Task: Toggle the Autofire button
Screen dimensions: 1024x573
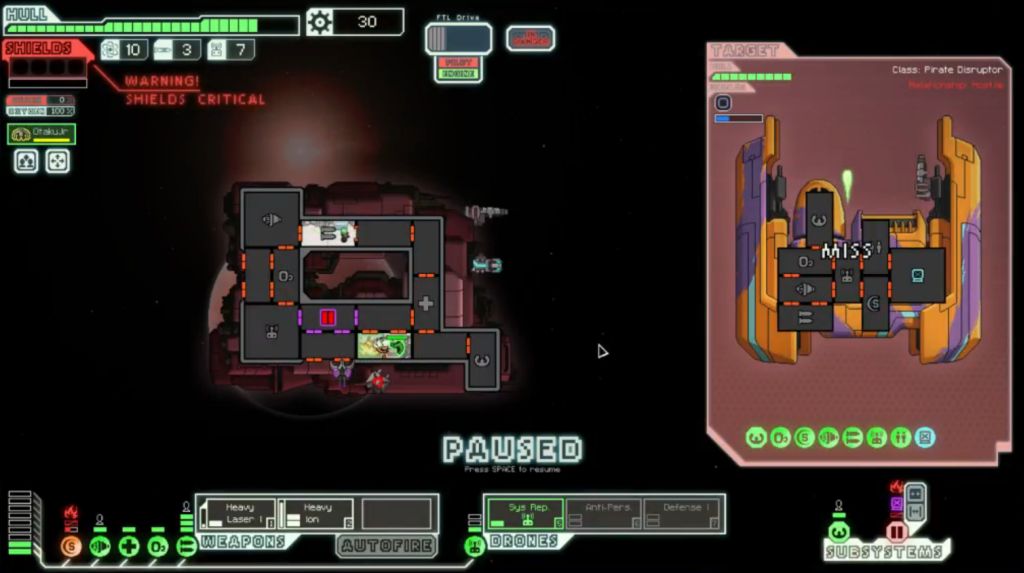Action: tap(386, 545)
